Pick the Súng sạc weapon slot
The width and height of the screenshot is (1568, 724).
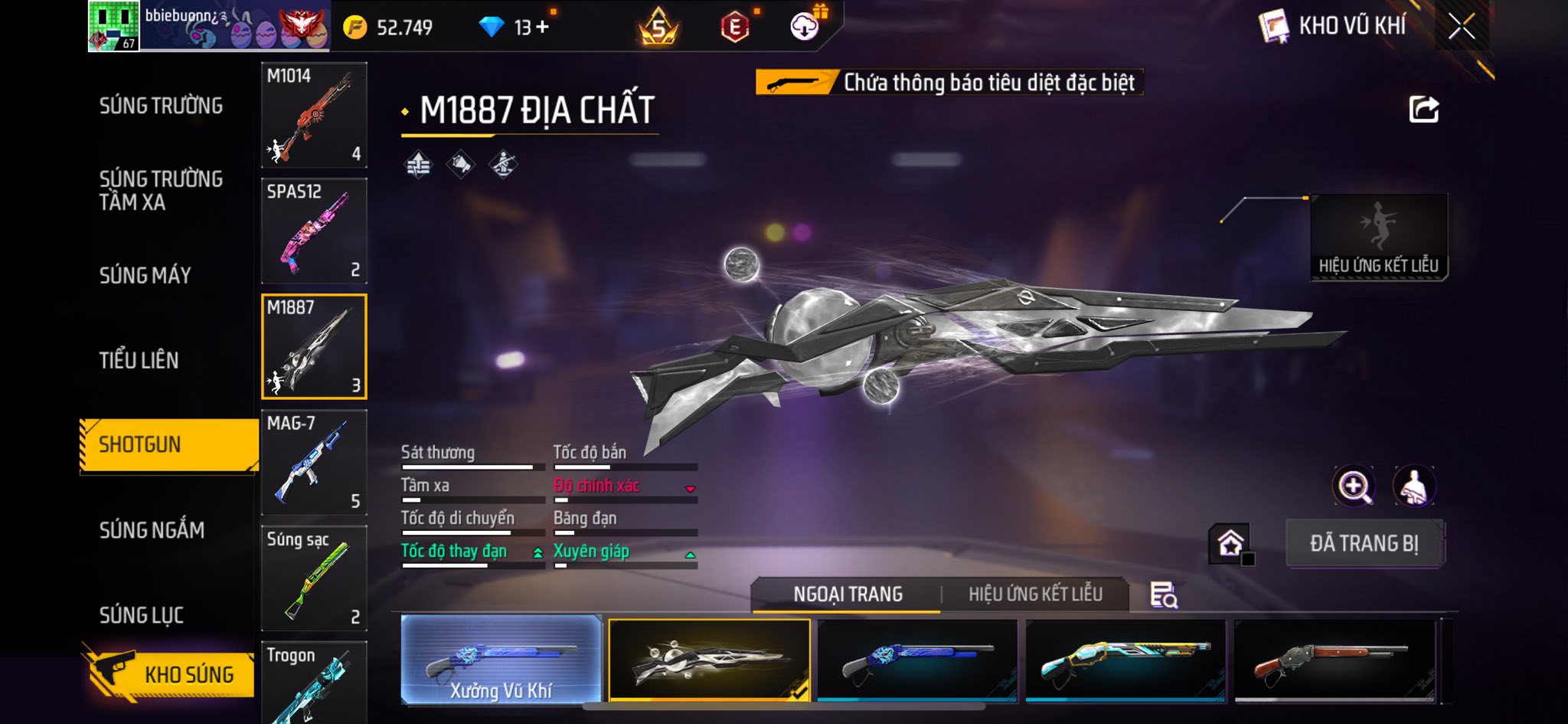[314, 578]
